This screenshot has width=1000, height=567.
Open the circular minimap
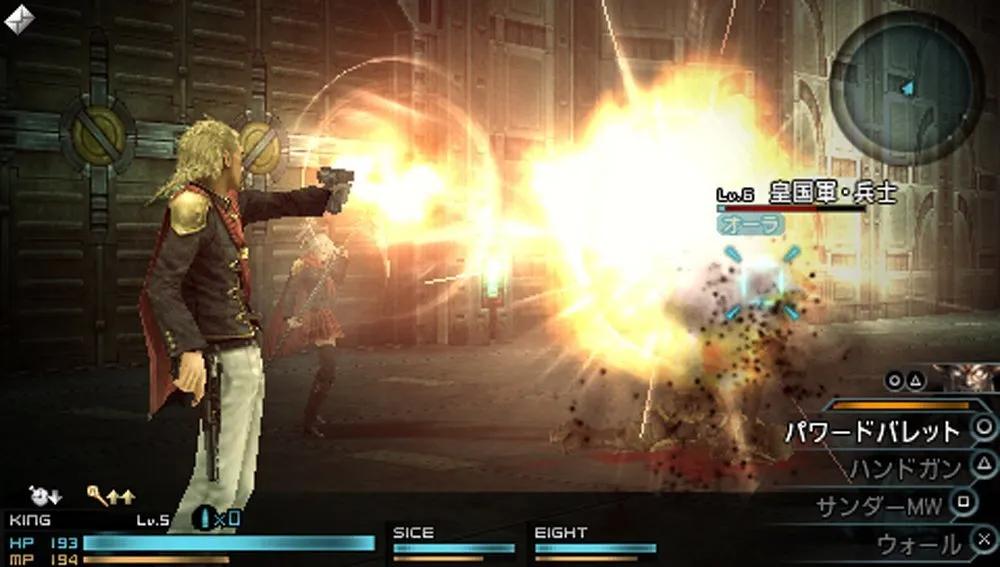point(907,86)
